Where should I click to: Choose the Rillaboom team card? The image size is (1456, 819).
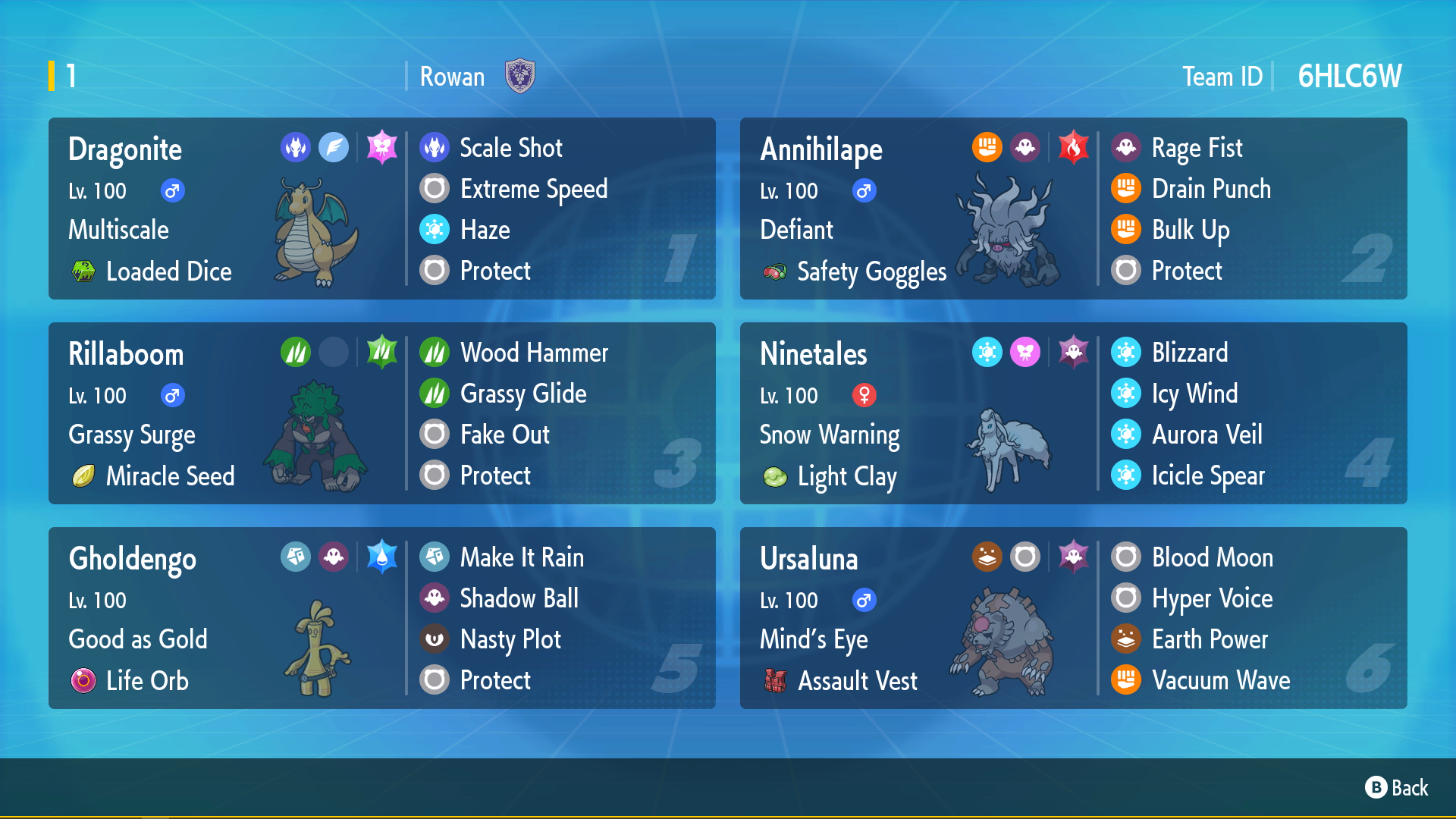[x=381, y=413]
